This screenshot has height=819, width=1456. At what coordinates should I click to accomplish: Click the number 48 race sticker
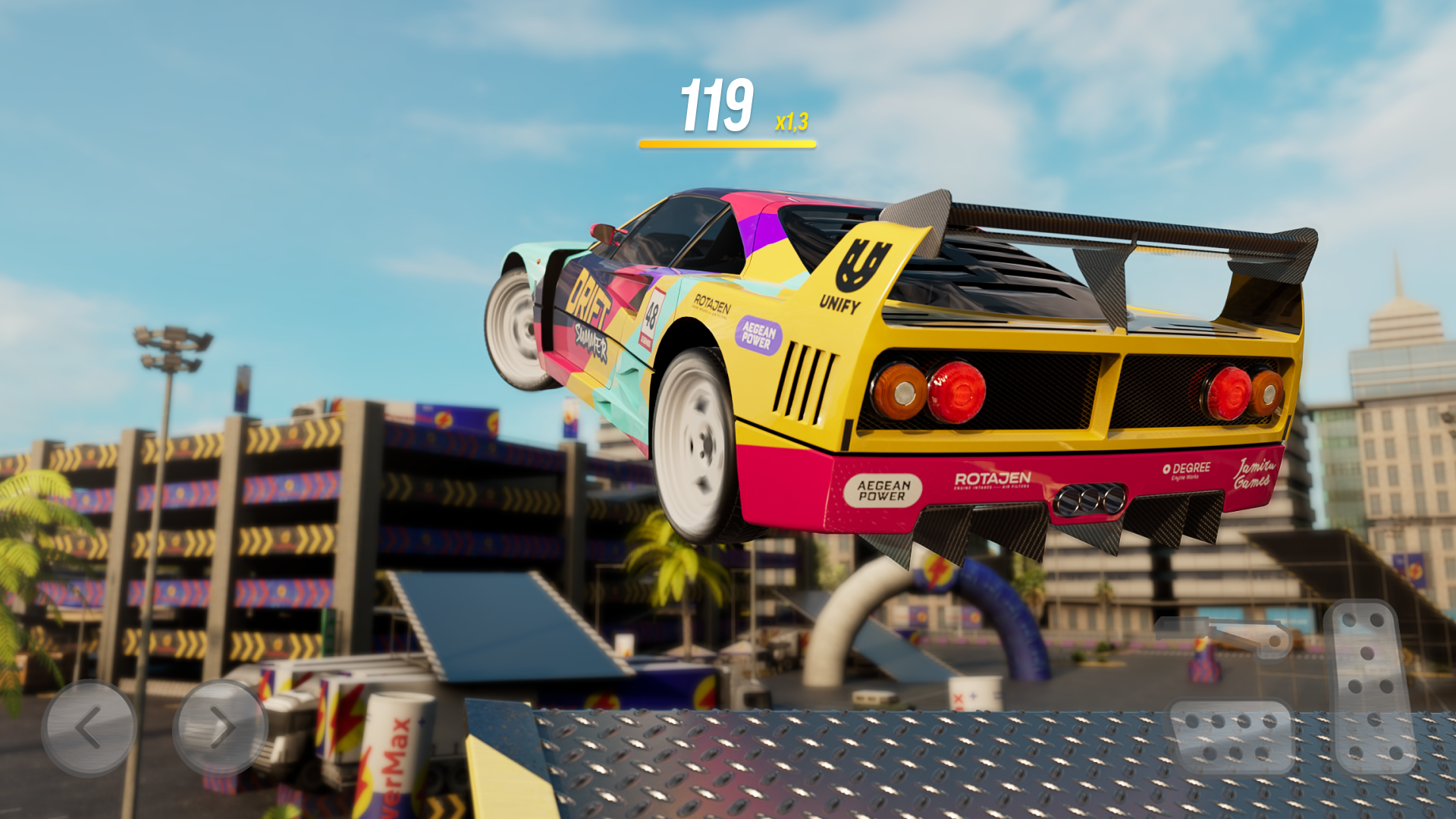653,315
